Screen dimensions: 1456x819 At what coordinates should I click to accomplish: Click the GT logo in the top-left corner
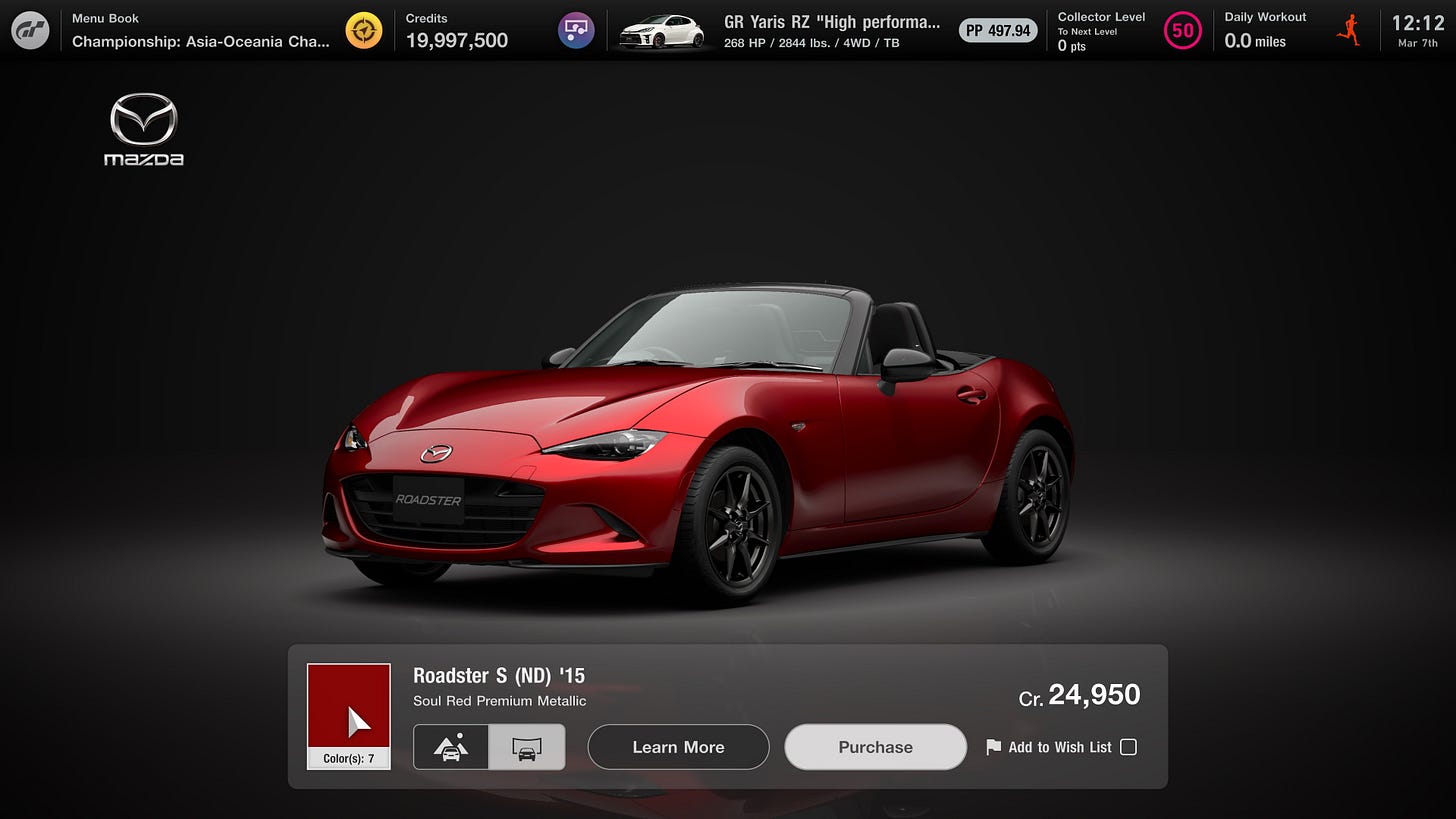click(x=29, y=29)
